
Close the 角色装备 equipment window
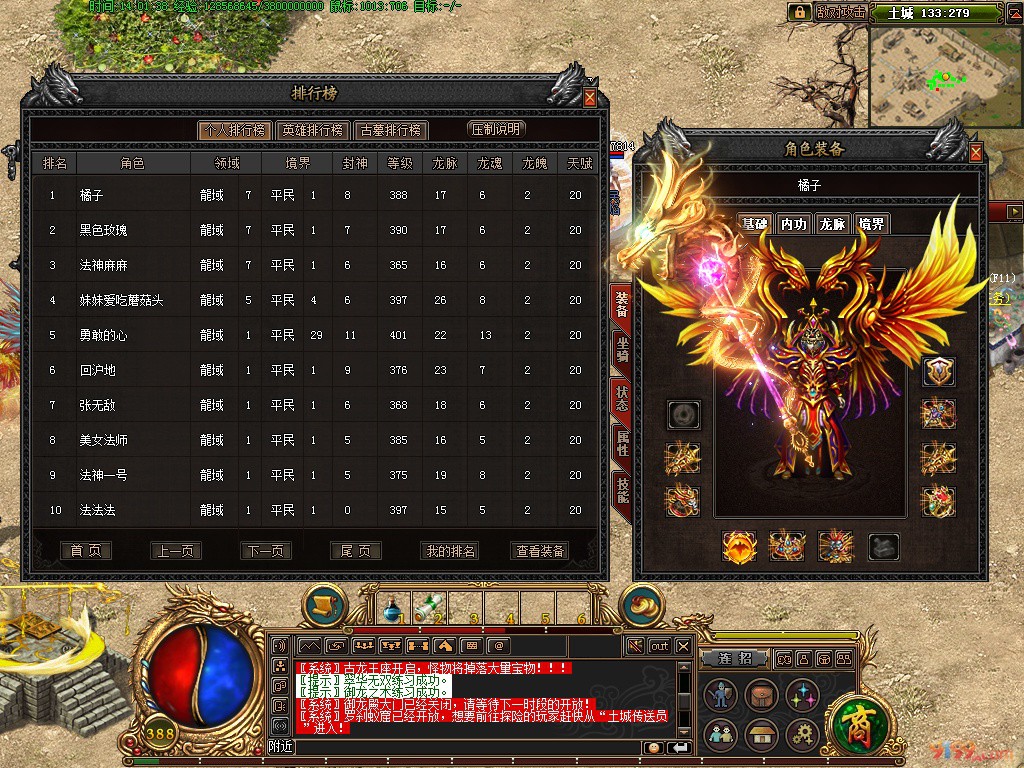(x=976, y=153)
